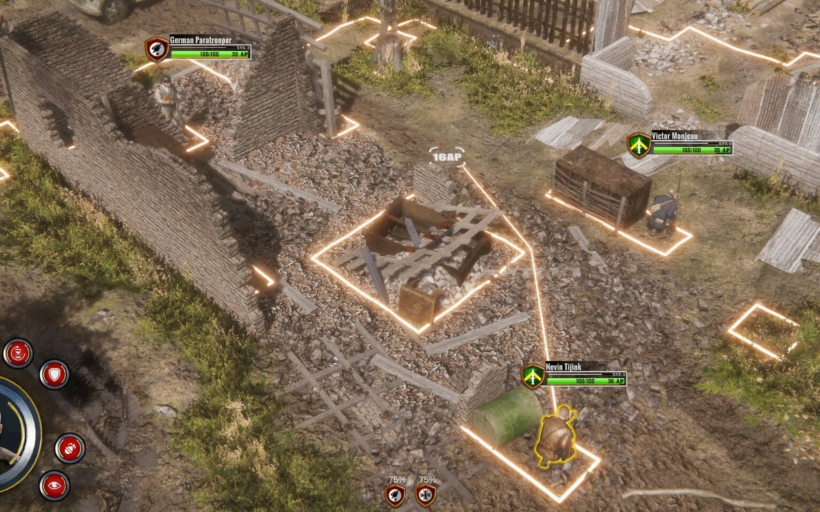Select the grenade throw ability
This screenshot has width=820, height=512.
click(69, 448)
